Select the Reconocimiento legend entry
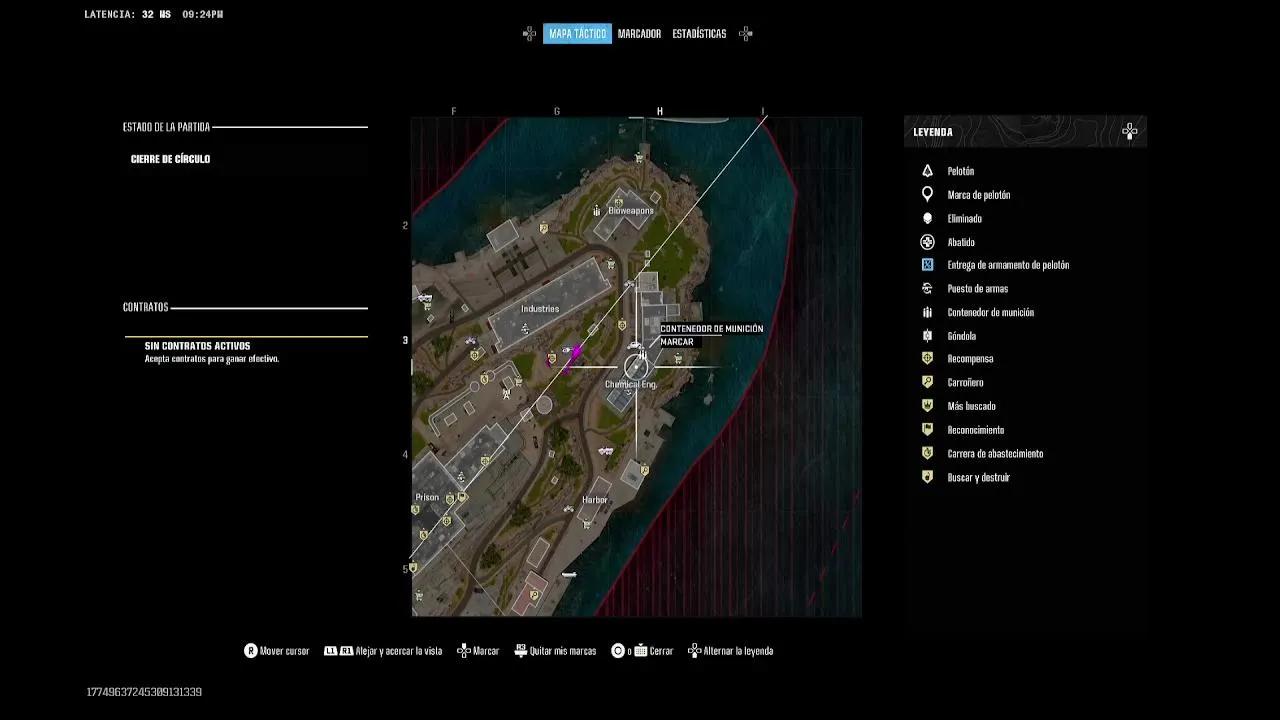The image size is (1280, 720). (975, 430)
